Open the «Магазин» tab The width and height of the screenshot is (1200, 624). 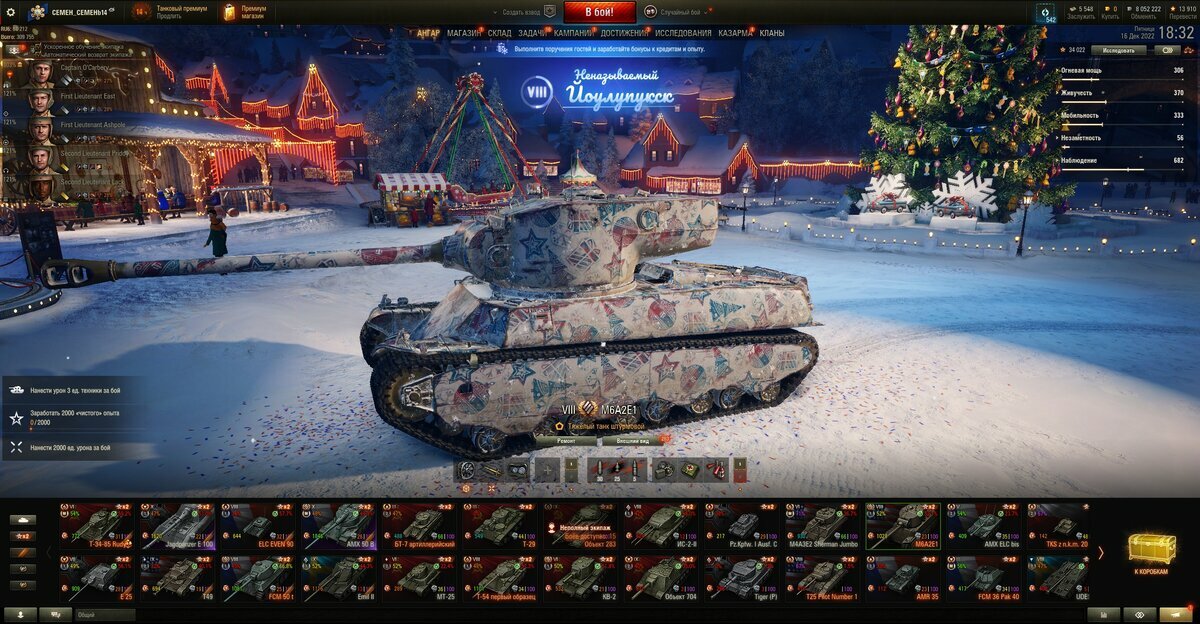pyautogui.click(x=463, y=33)
